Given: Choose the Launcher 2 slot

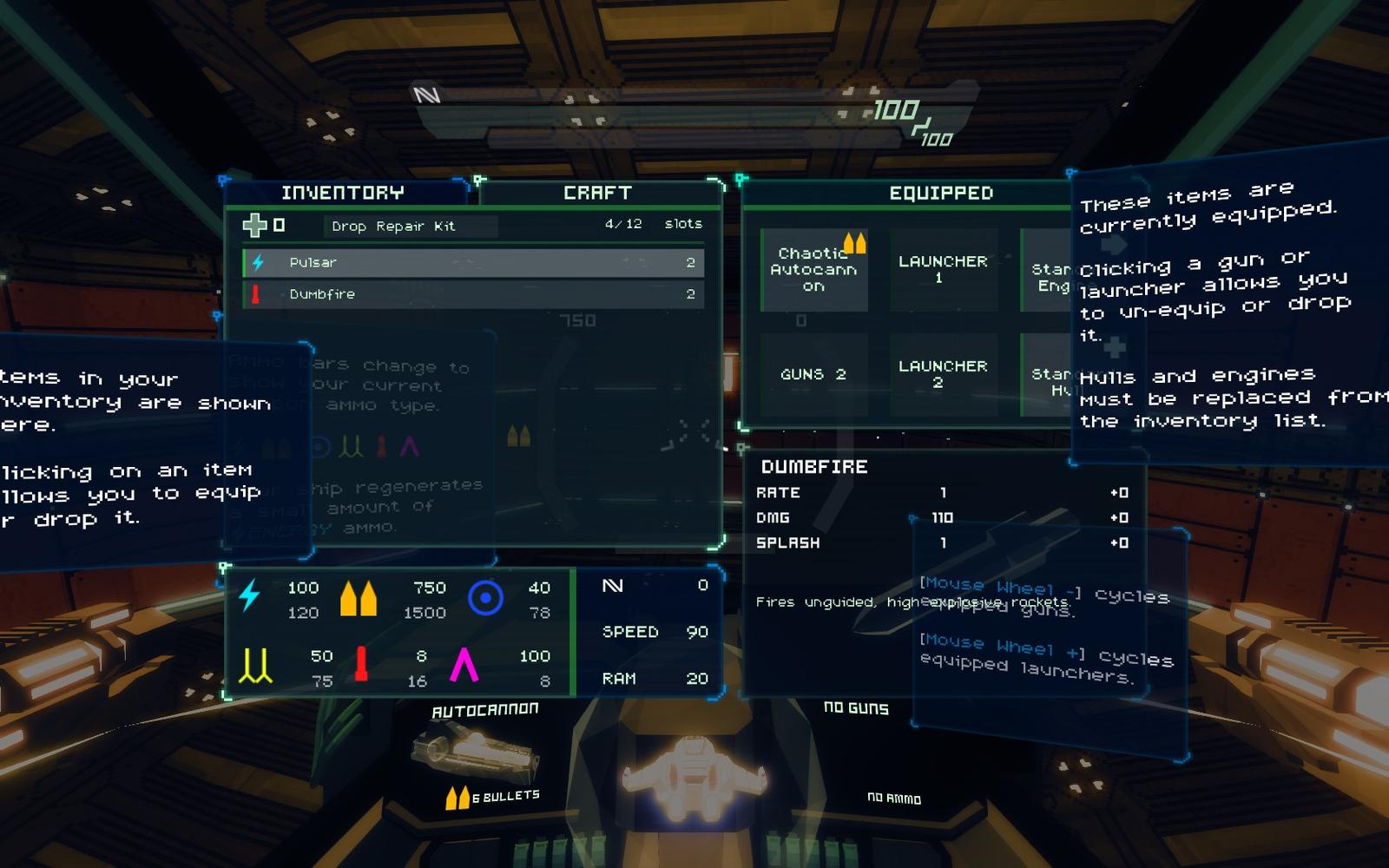Looking at the screenshot, I should click(943, 374).
